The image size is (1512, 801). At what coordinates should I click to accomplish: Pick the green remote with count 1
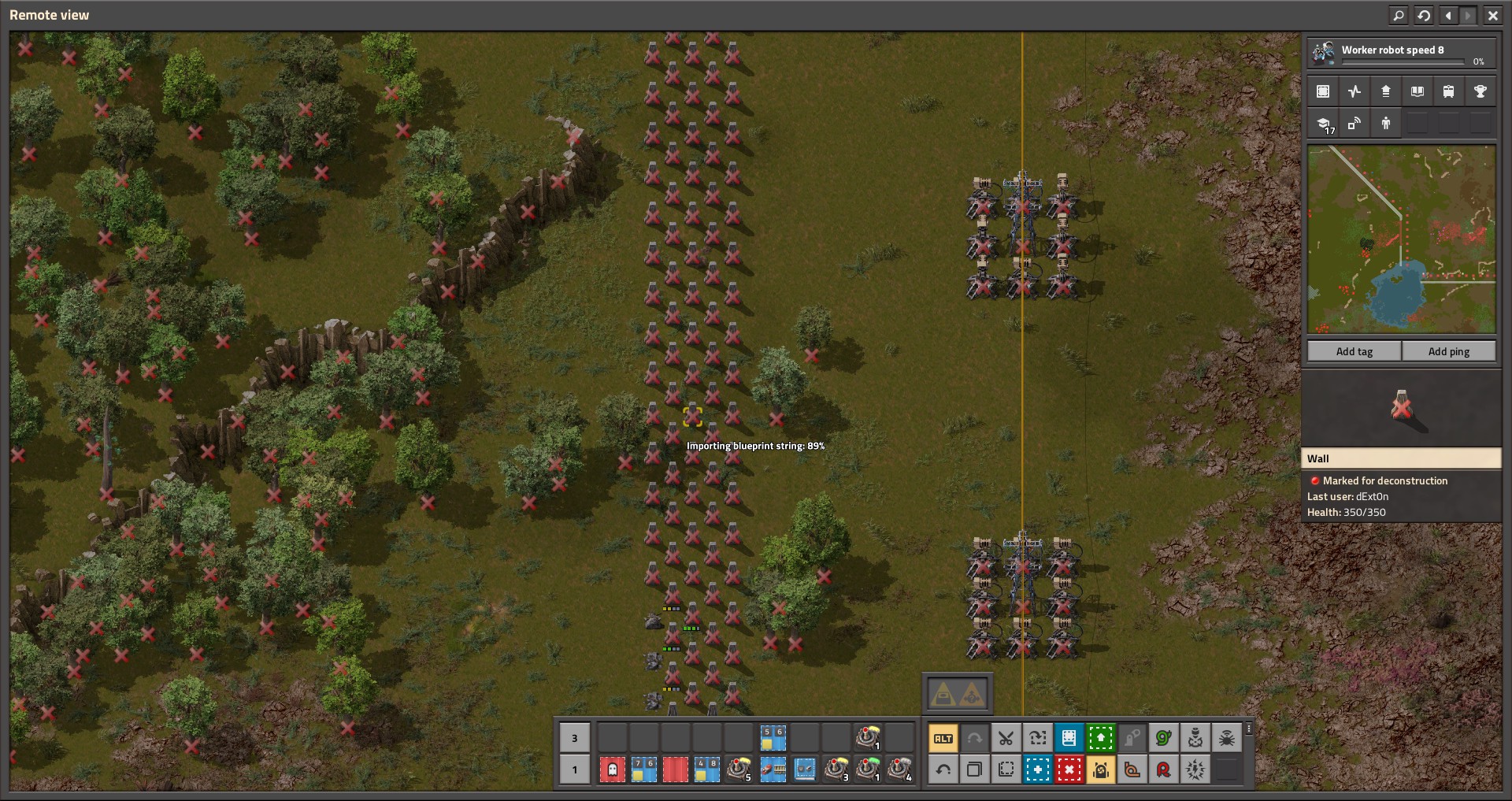(868, 769)
